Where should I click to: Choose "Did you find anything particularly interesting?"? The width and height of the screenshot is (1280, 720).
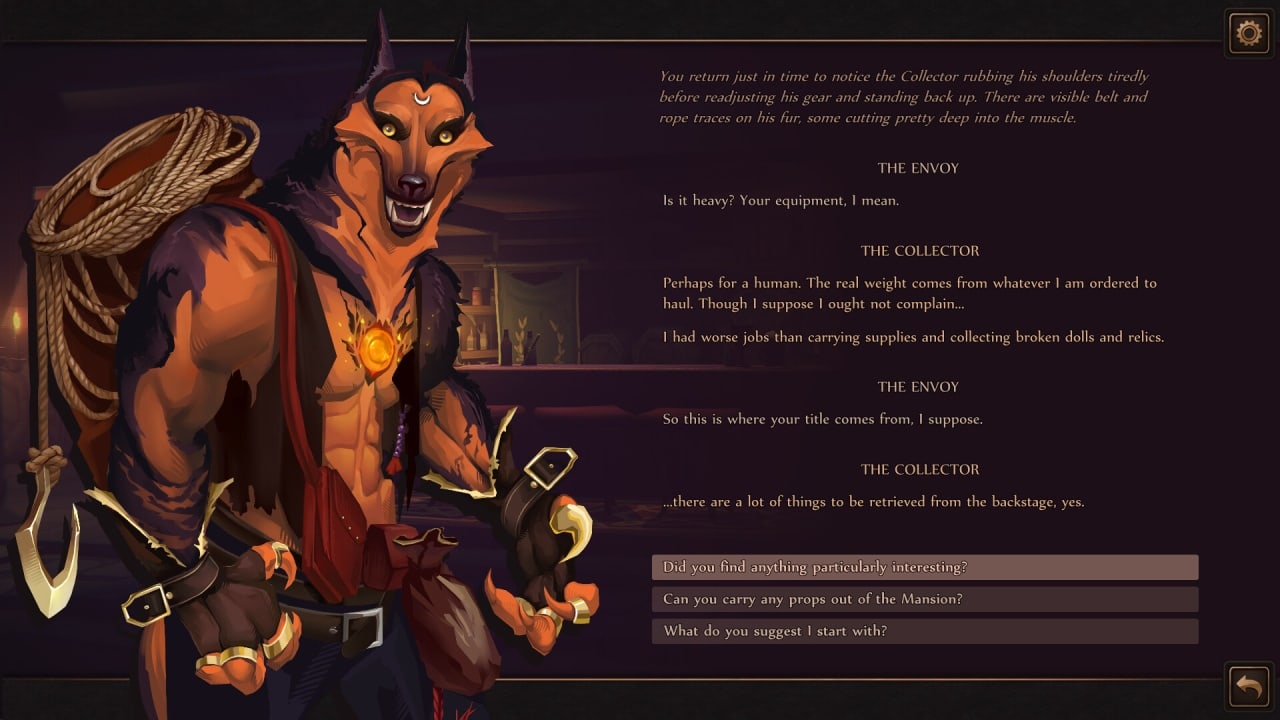(924, 567)
